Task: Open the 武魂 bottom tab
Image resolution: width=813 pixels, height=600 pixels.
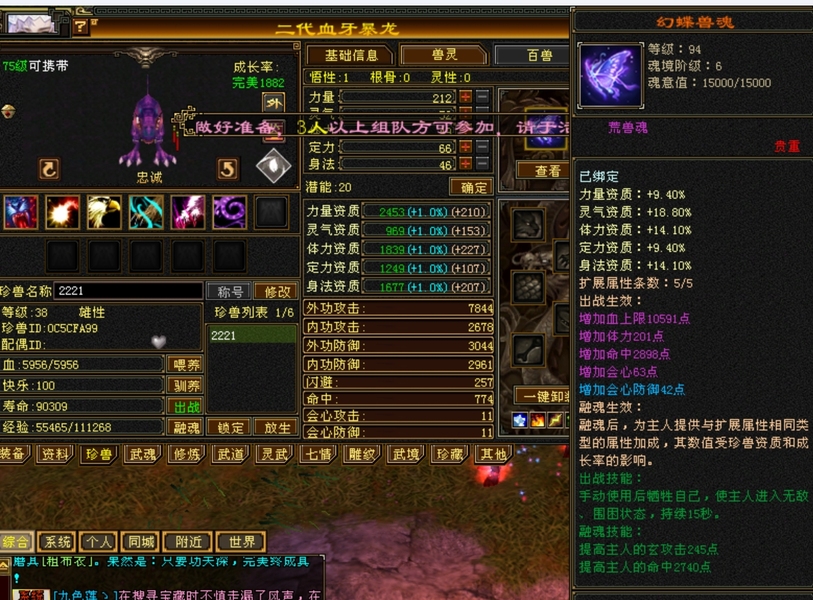Action: (141, 455)
